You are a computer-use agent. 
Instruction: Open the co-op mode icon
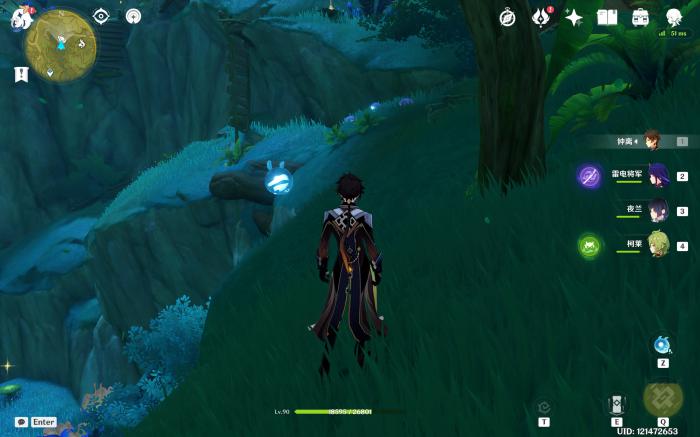133,16
